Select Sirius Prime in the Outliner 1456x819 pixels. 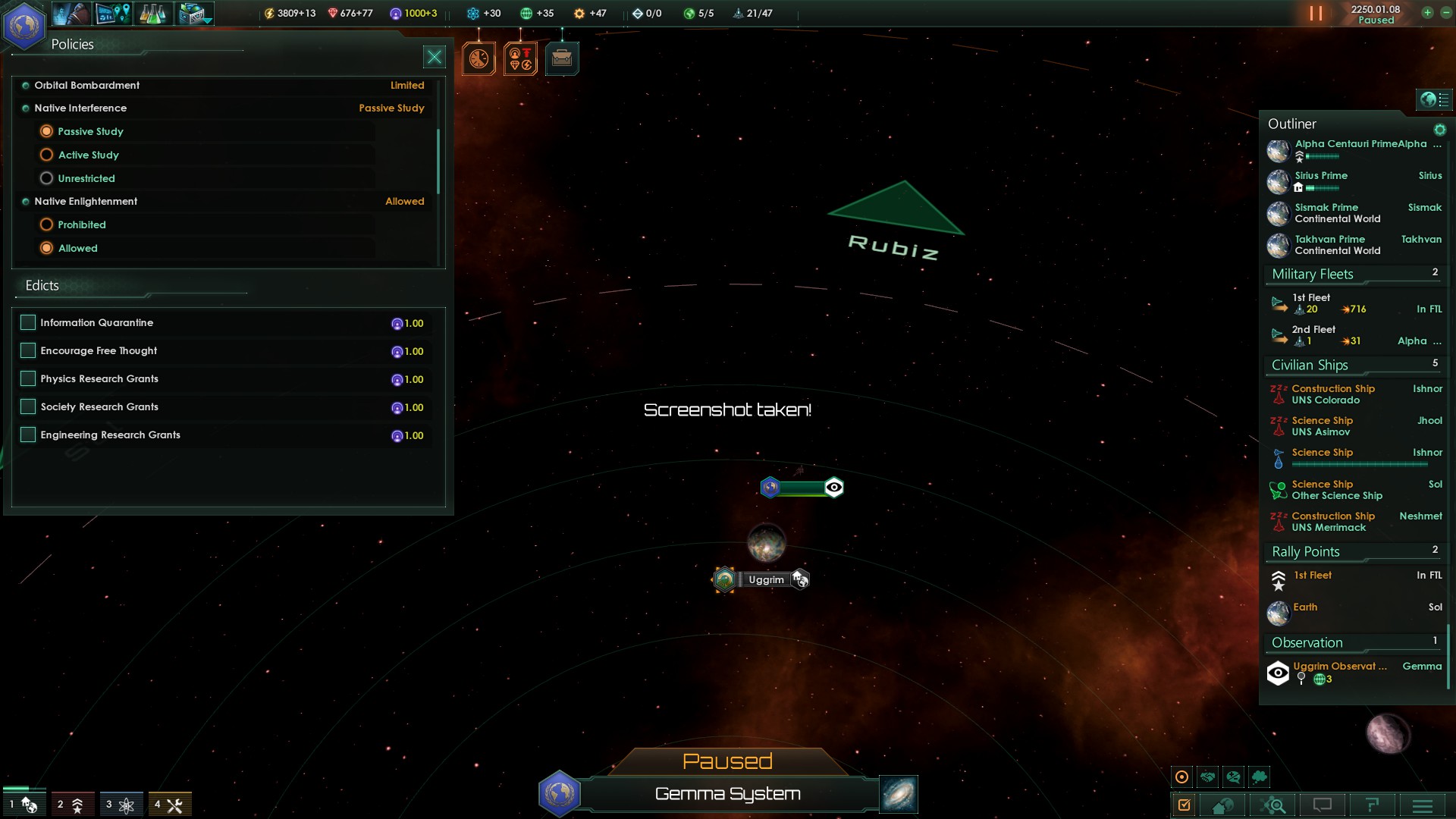1321,176
